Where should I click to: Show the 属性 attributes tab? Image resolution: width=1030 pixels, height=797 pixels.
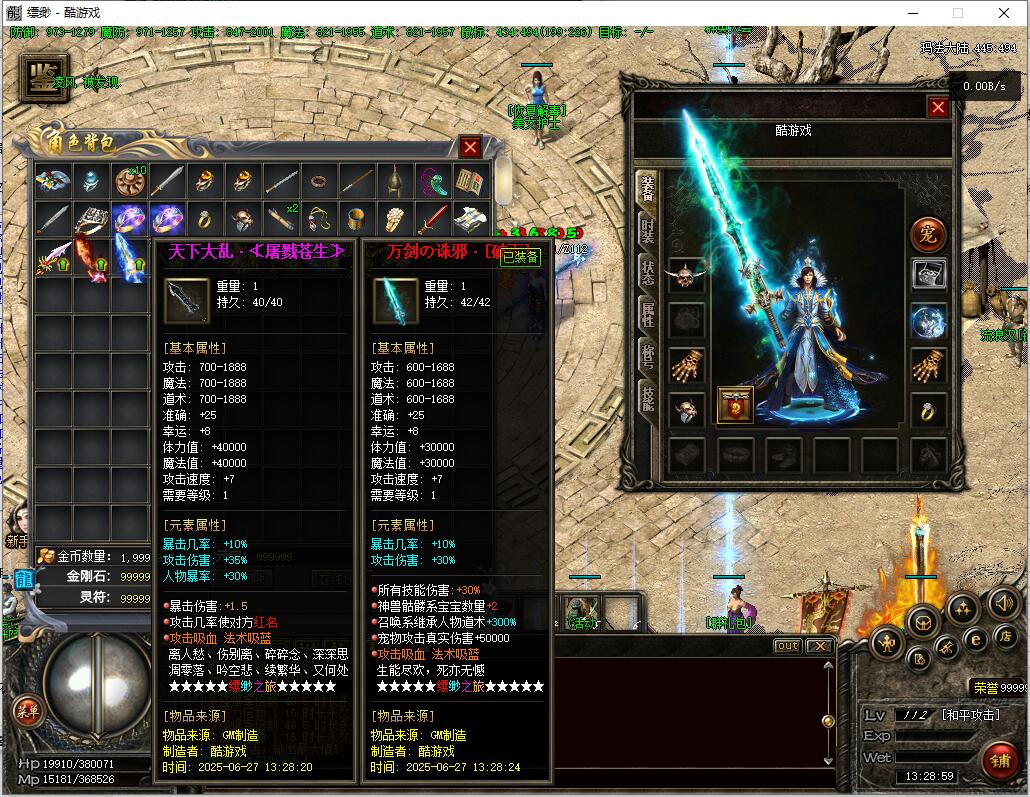[647, 319]
